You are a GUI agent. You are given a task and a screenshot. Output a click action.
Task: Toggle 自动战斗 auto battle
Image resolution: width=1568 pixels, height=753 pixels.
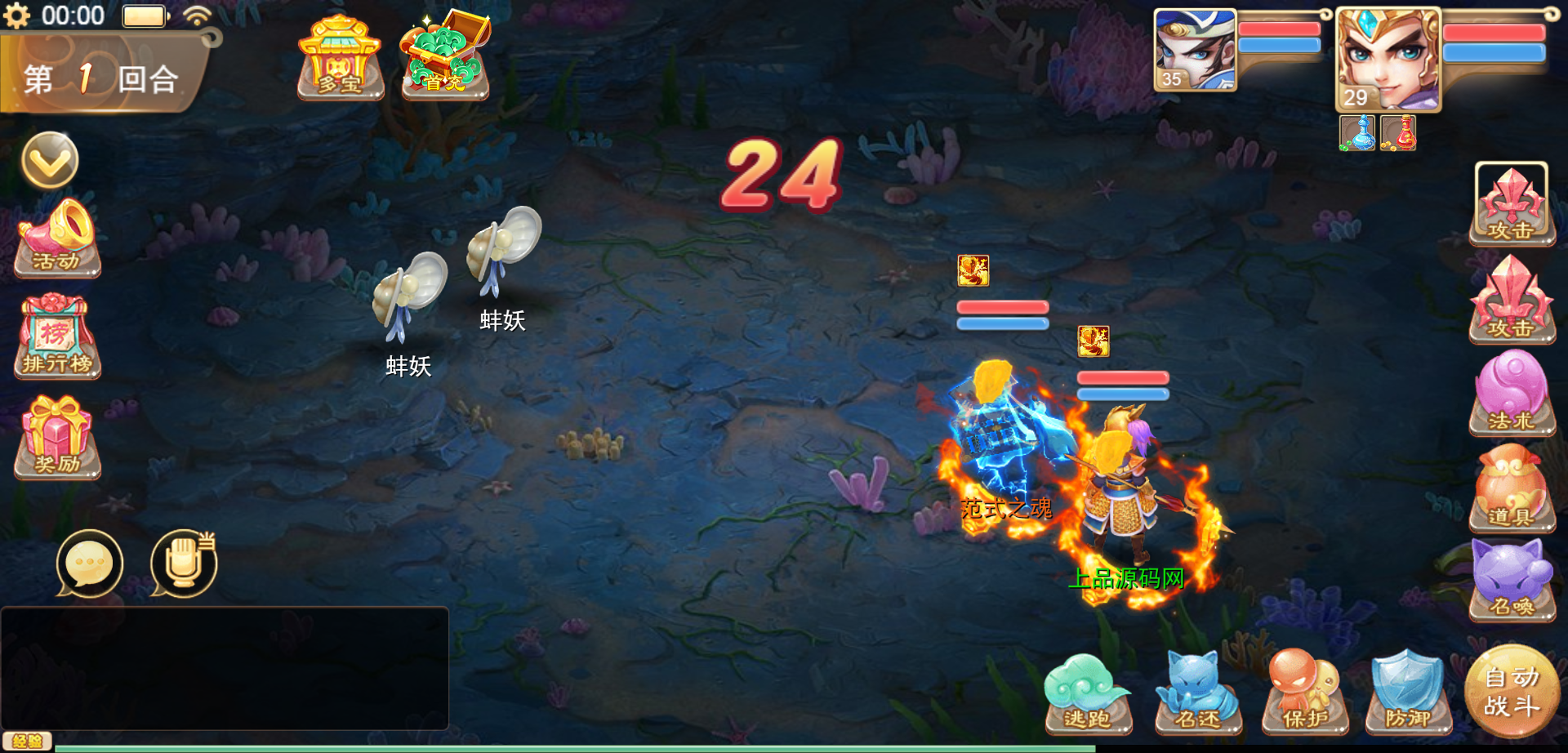[1512, 691]
